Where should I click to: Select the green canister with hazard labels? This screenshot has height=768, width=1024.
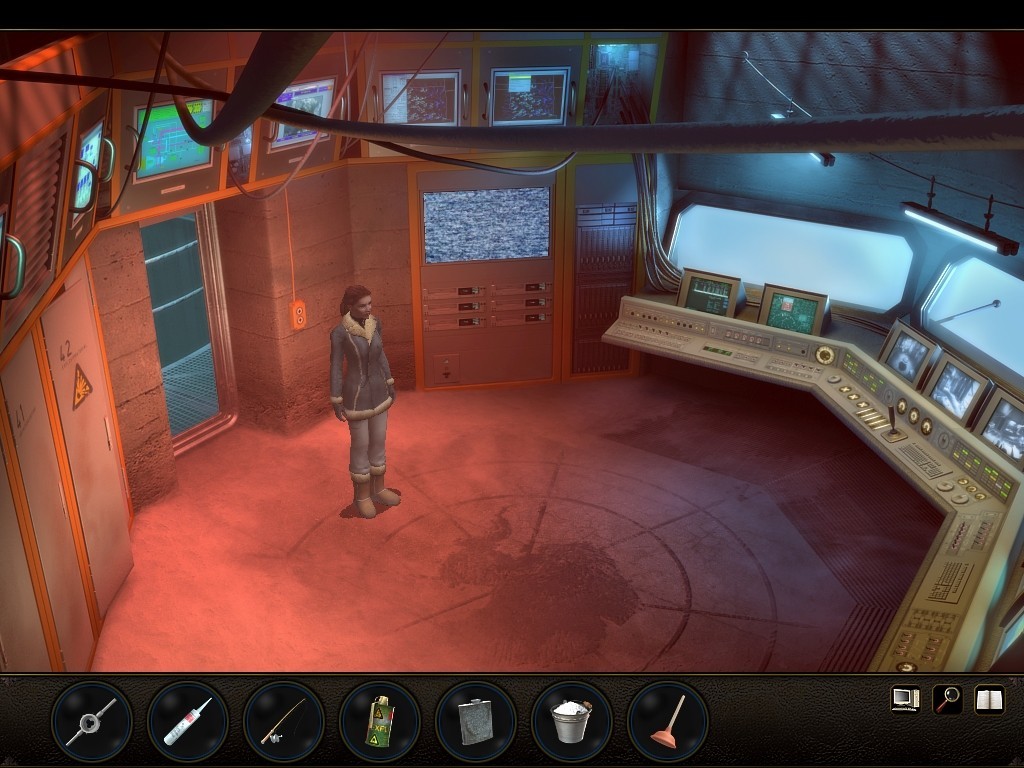click(380, 722)
